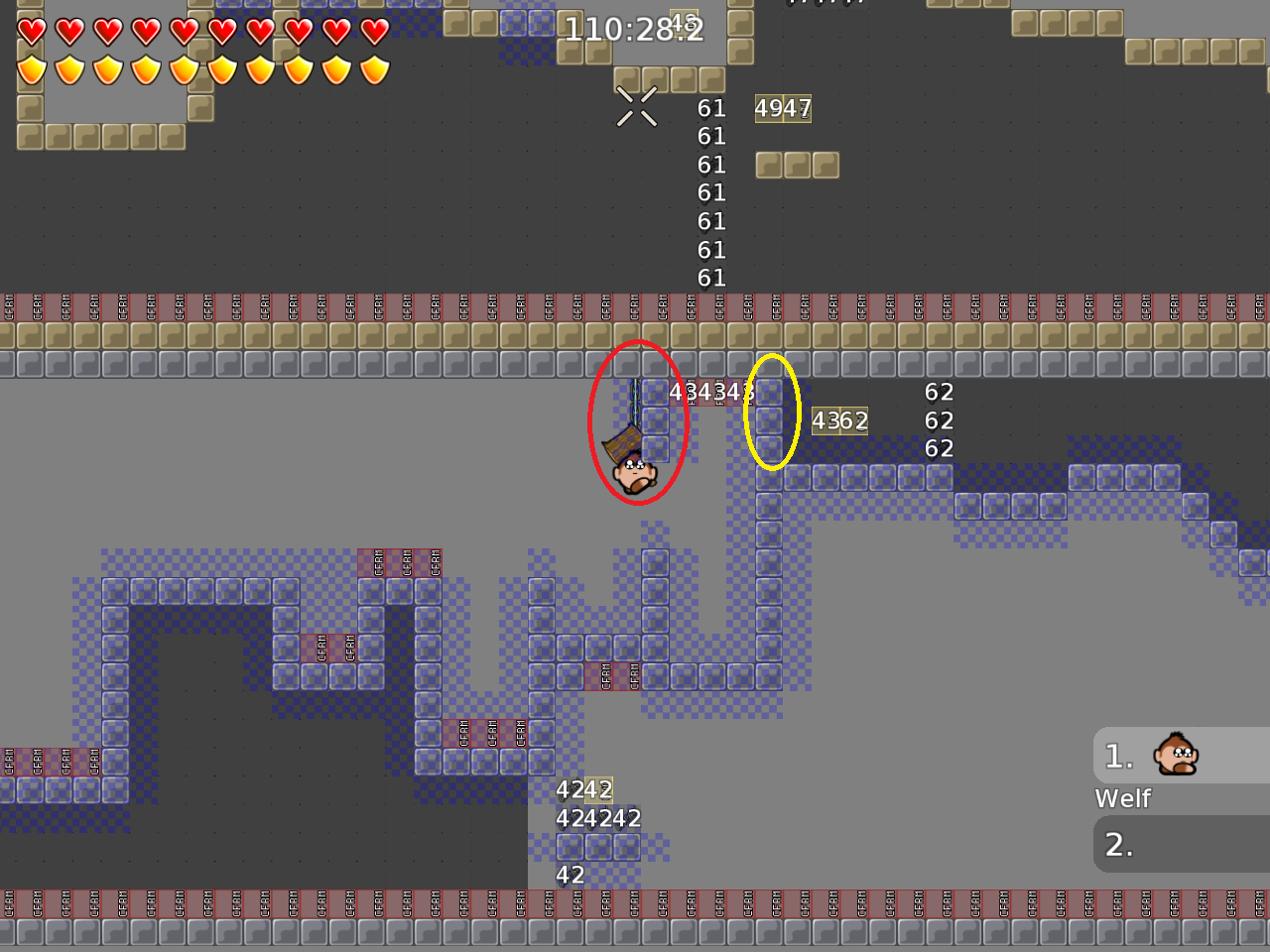The height and width of the screenshot is (952, 1270).
Task: Select the Welf name label on the leaderboard
Action: click(x=1122, y=798)
